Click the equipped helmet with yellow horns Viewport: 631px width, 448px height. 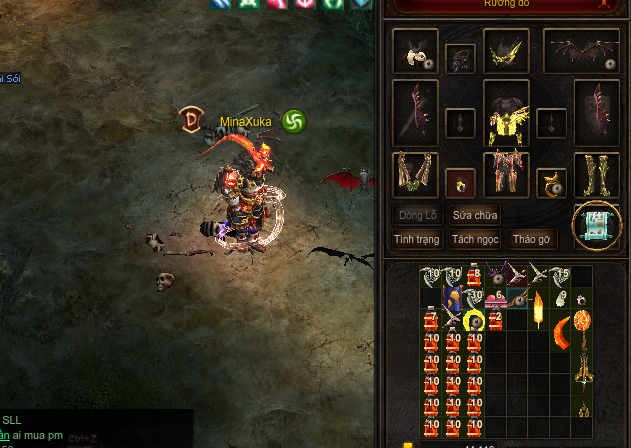[x=506, y=50]
